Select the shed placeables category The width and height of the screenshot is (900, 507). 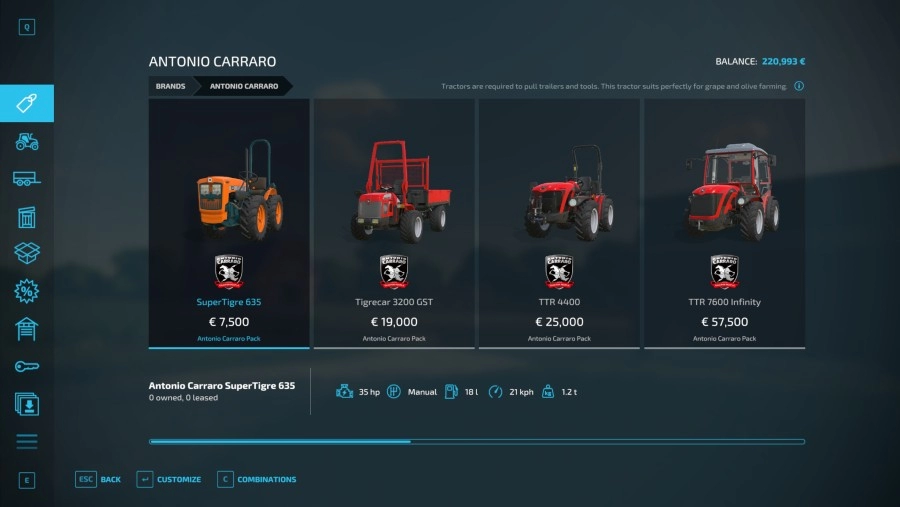tap(27, 217)
